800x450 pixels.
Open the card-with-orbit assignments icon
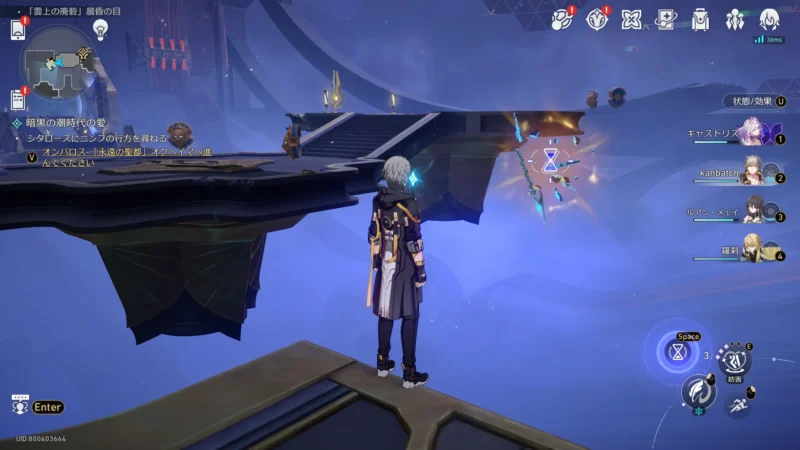point(665,19)
